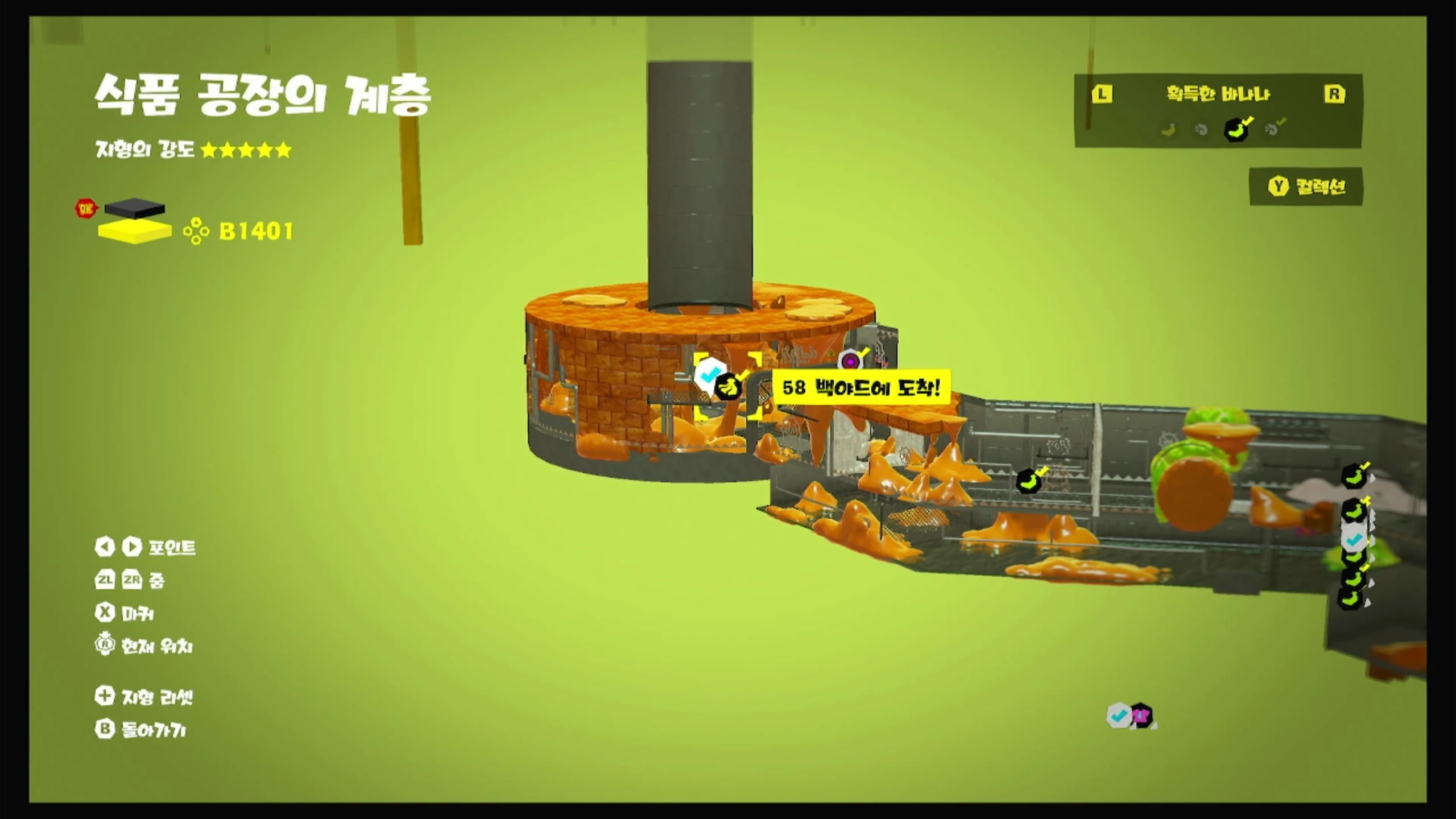1456x819 pixels.
Task: Open the 컬렉션 collection panel
Action: (x=1306, y=187)
